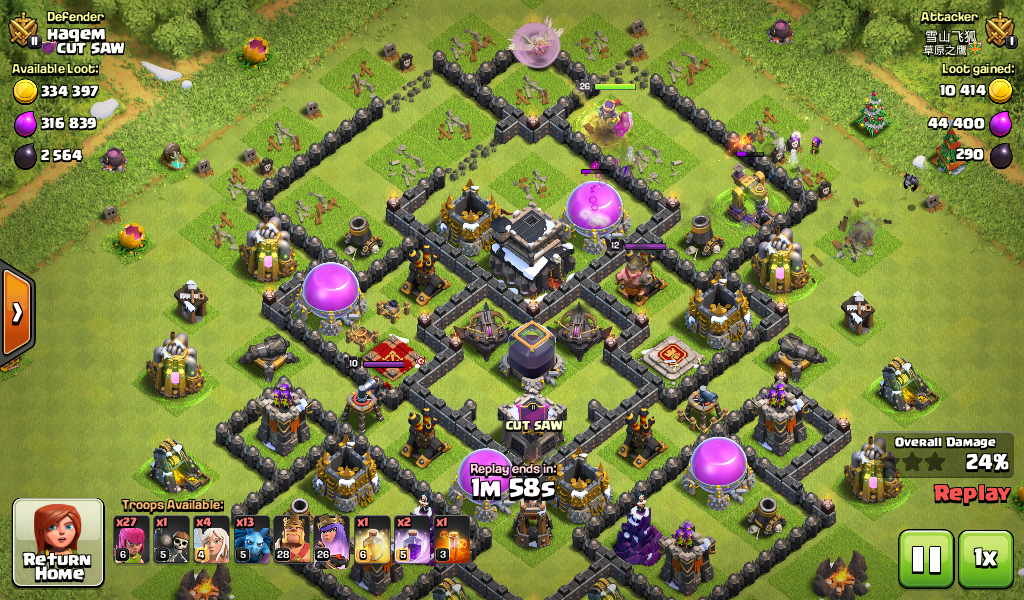Pick the orange skull spell slot
Image resolution: width=1024 pixels, height=600 pixels.
pos(451,539)
